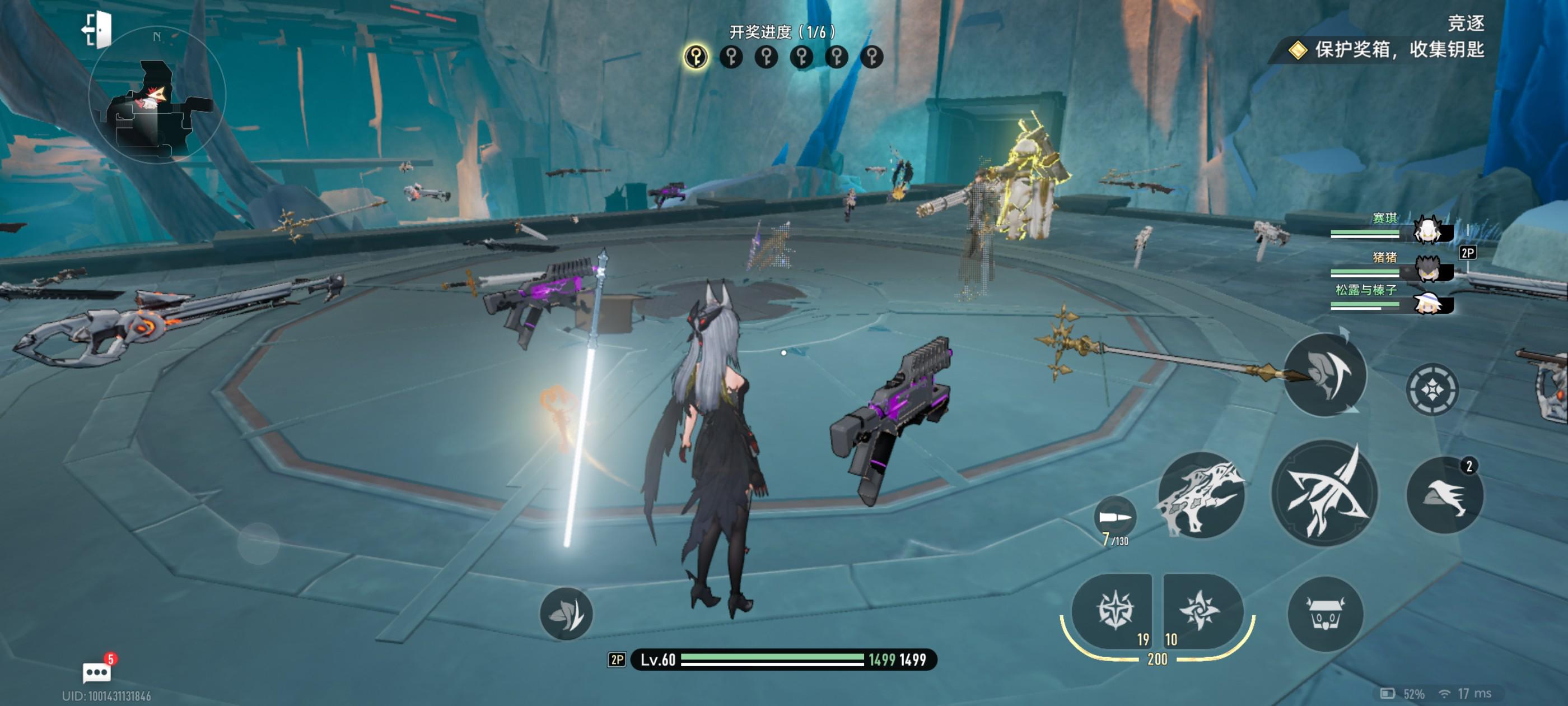Tap the leaf button at bottom center

point(566,614)
